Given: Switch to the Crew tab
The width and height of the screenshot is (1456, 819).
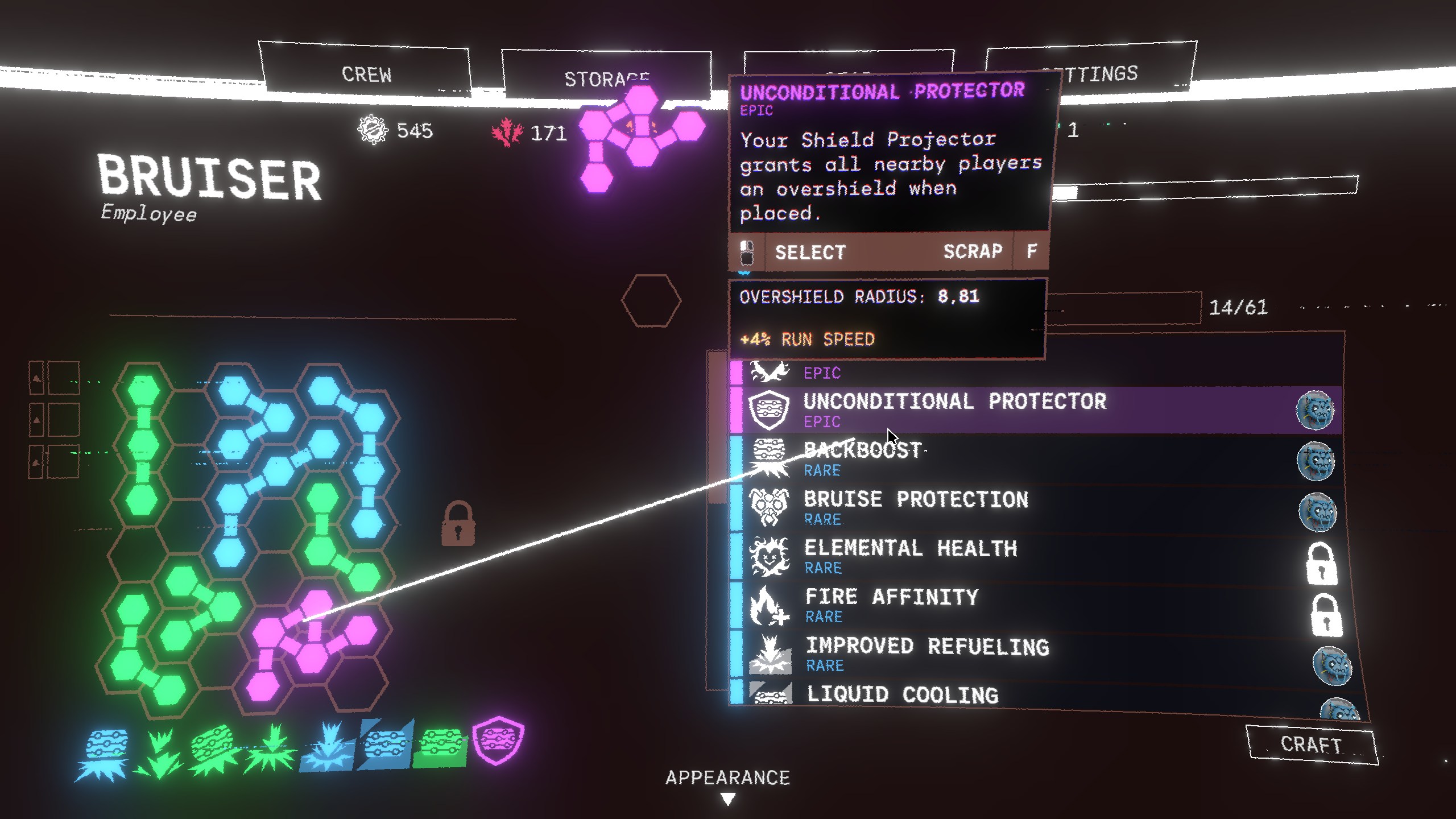Looking at the screenshot, I should click(x=366, y=75).
